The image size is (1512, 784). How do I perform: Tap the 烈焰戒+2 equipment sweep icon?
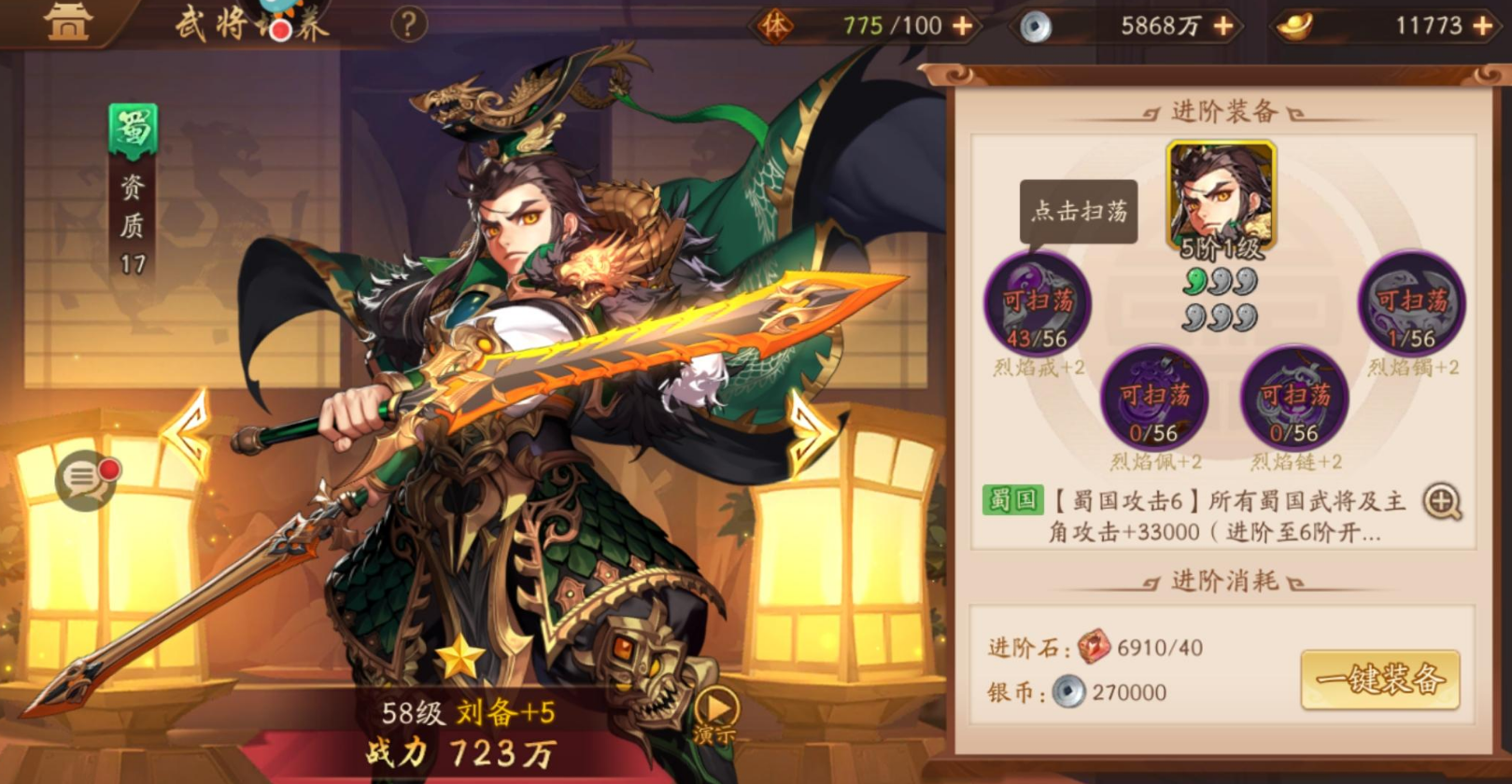click(x=1039, y=309)
